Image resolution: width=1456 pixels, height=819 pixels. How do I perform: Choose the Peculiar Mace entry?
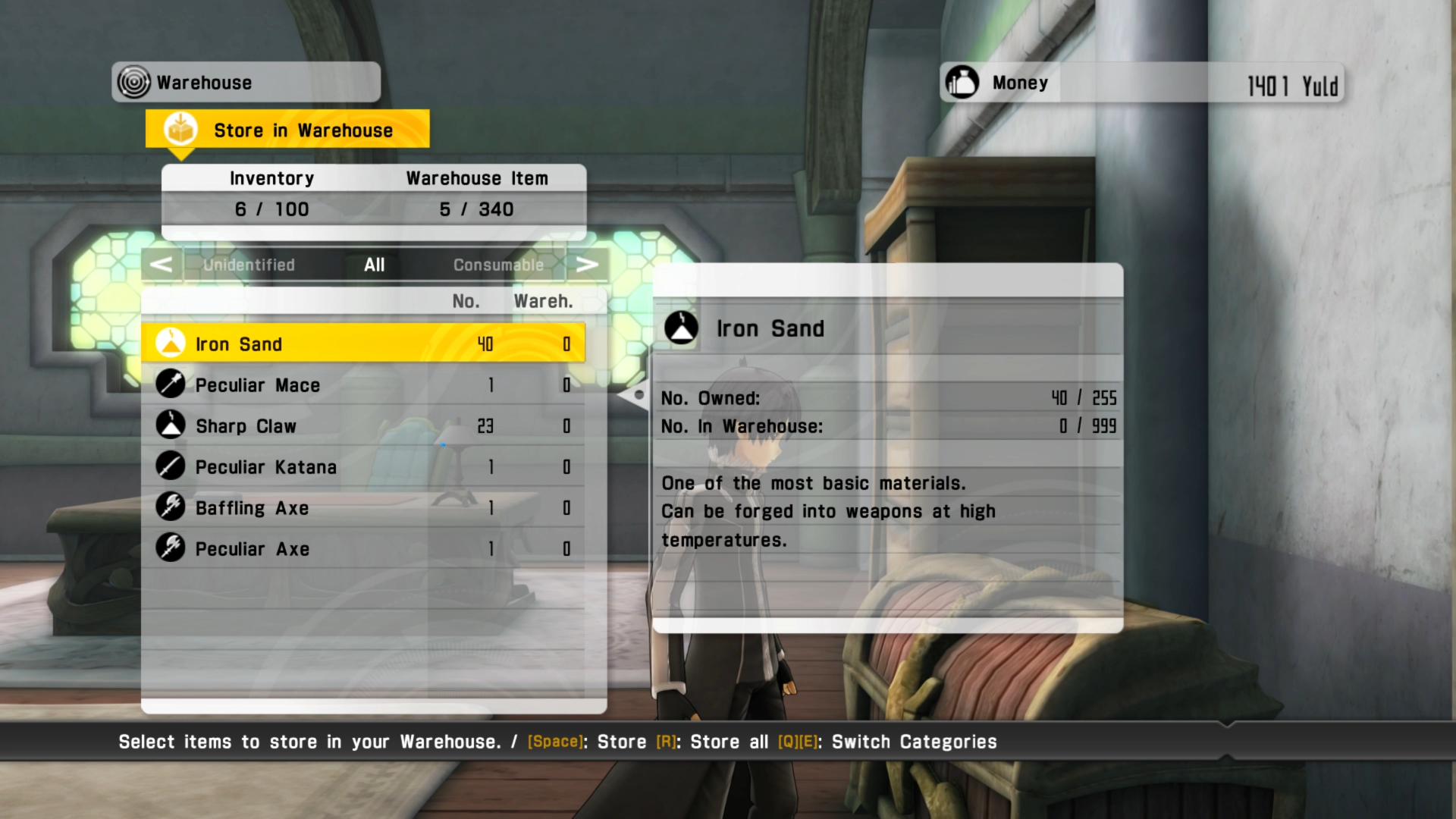(362, 385)
